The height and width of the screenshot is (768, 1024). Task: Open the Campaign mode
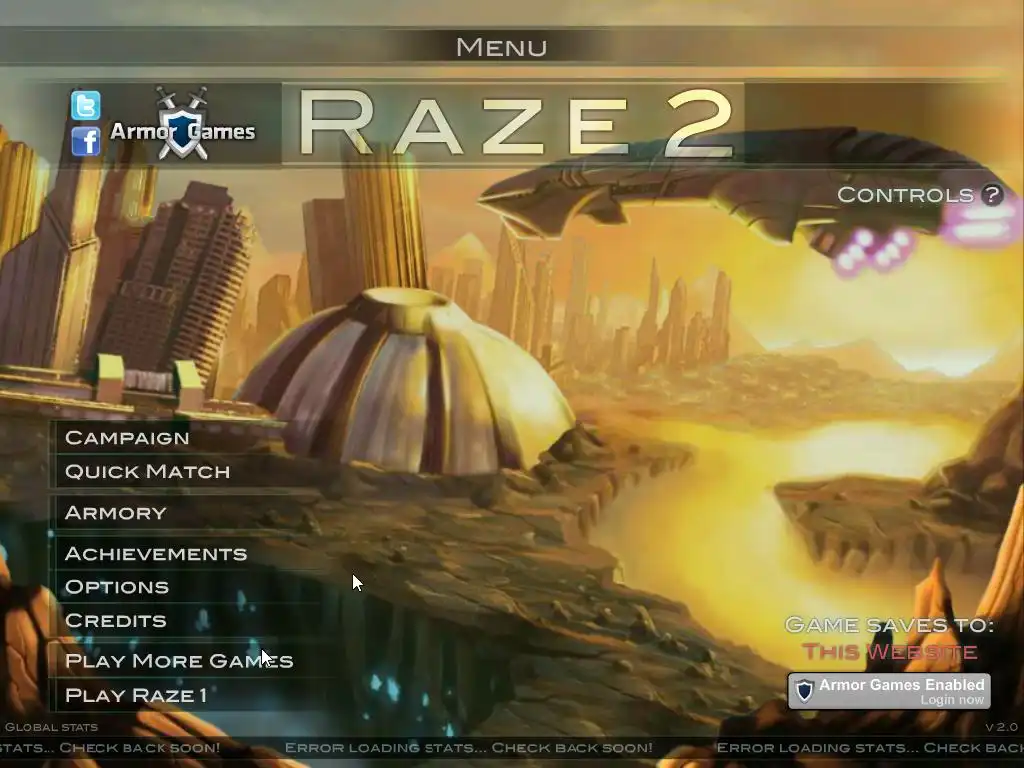[127, 438]
